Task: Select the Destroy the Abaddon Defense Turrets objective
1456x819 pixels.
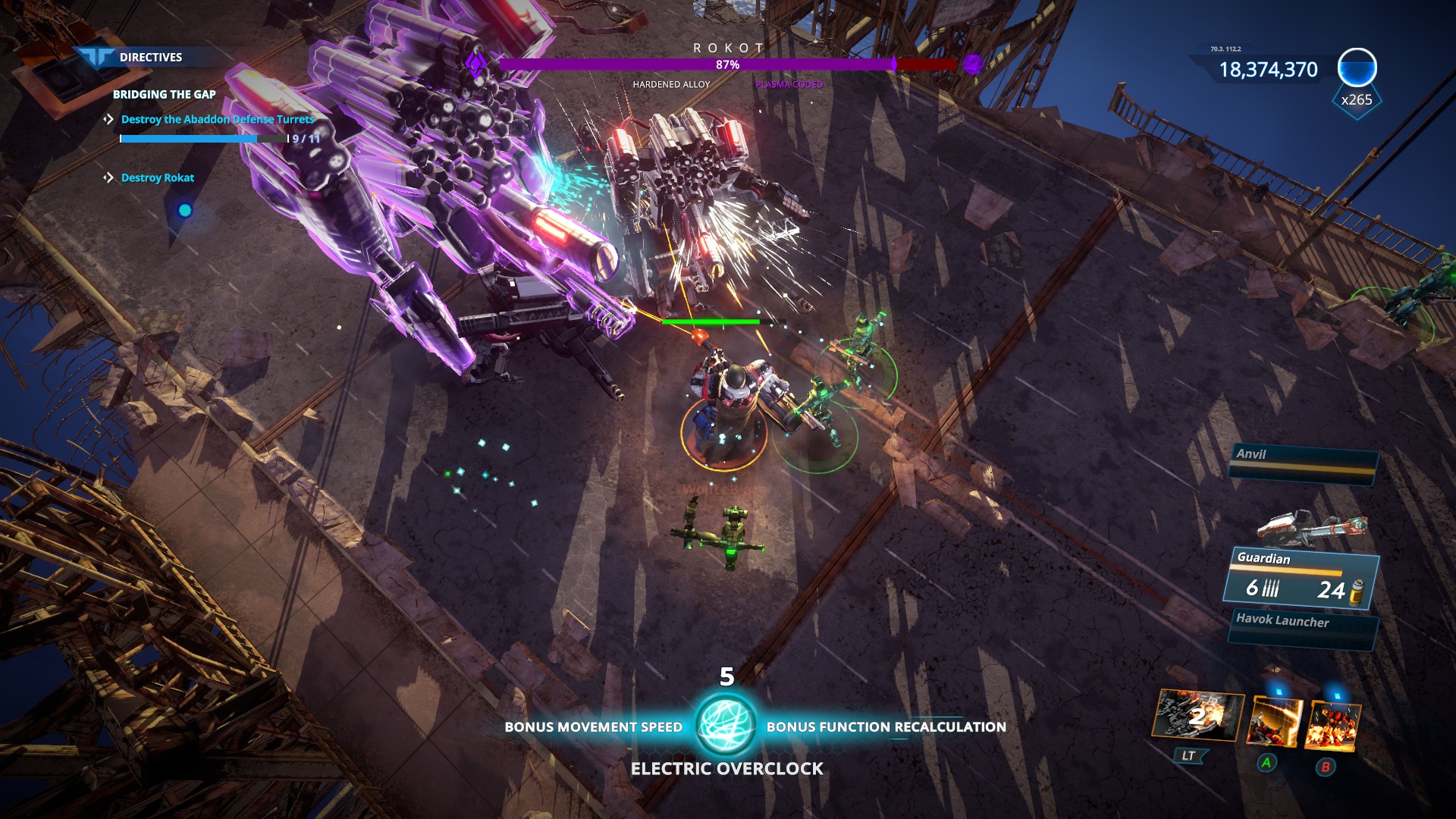Action: 217,119
